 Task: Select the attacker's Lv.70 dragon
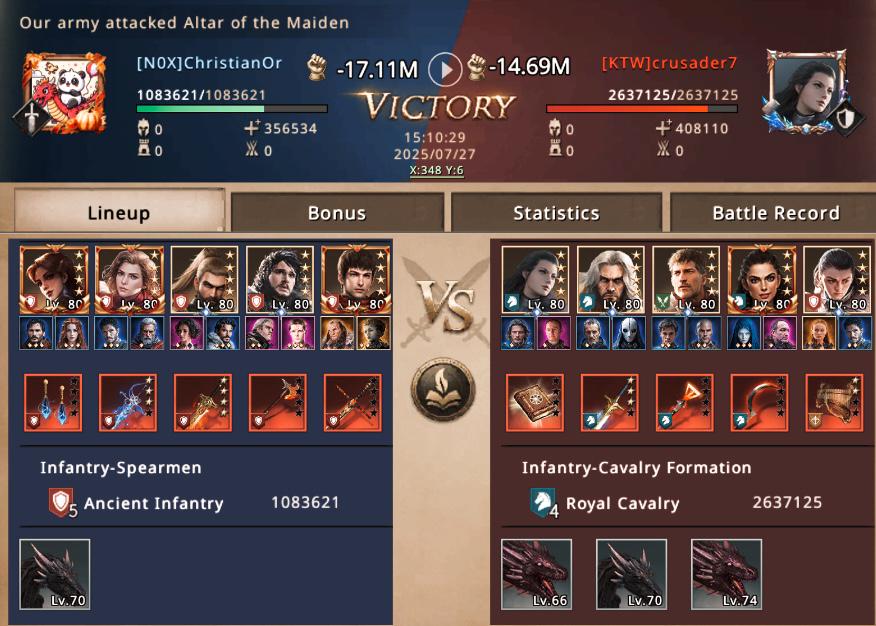click(55, 574)
